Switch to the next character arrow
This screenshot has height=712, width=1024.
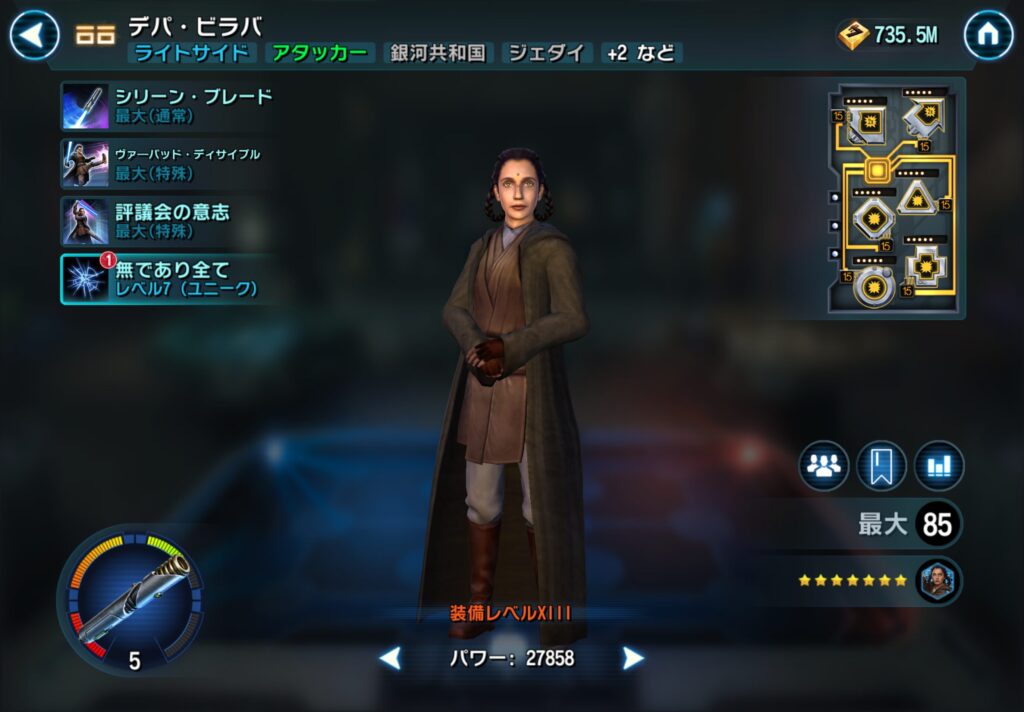tap(633, 658)
